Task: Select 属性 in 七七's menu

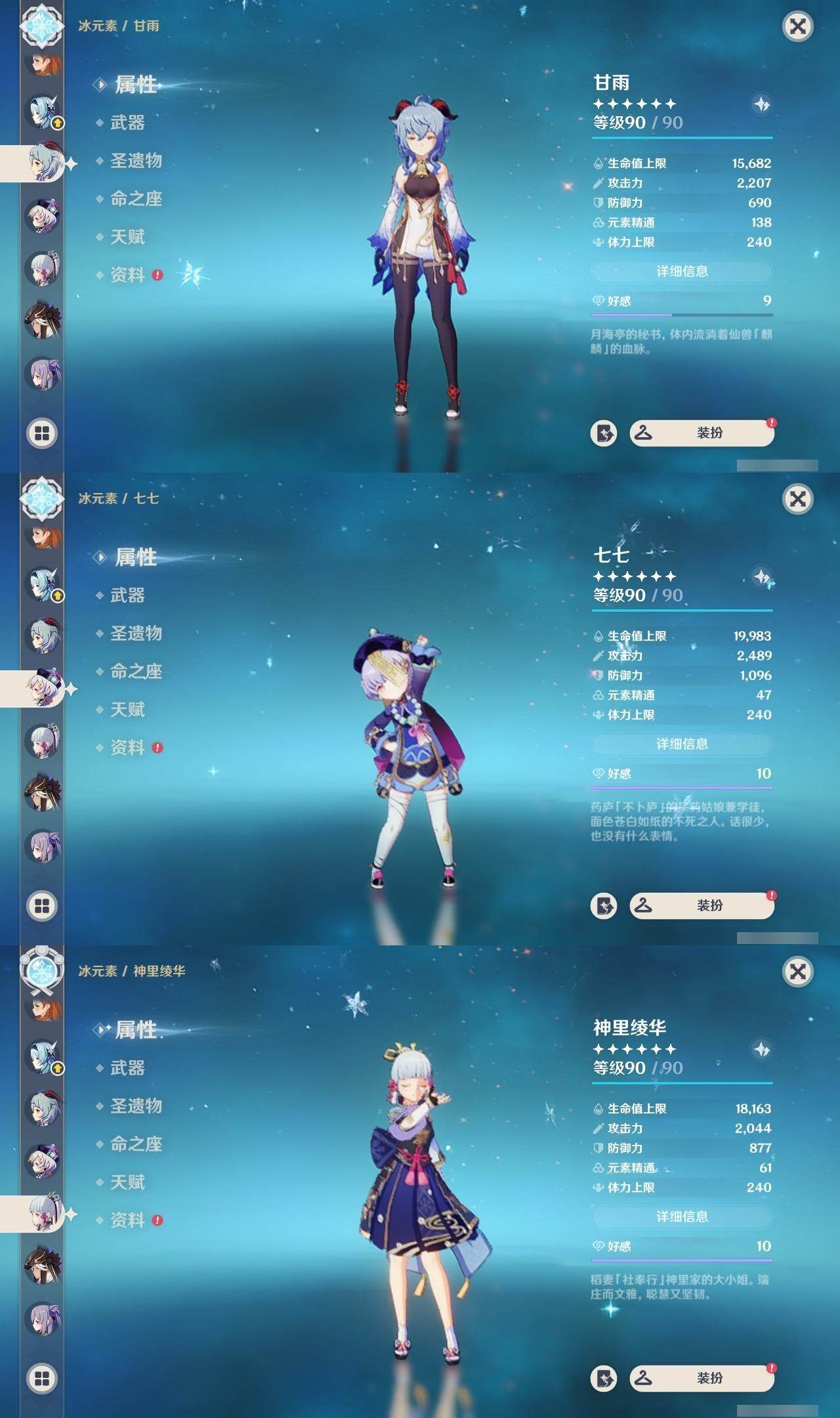Action: 135,557
